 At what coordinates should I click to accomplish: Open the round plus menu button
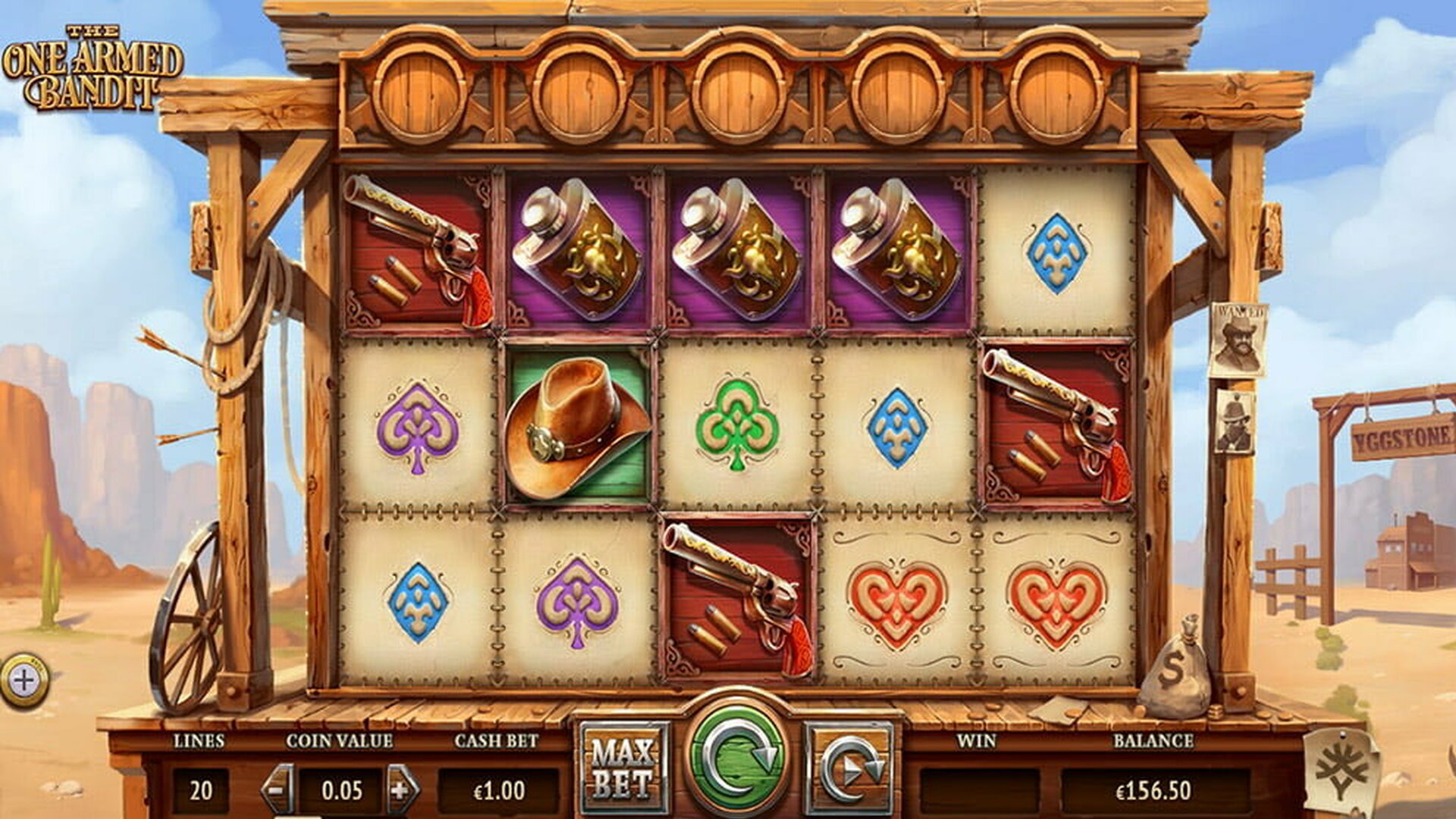(24, 680)
